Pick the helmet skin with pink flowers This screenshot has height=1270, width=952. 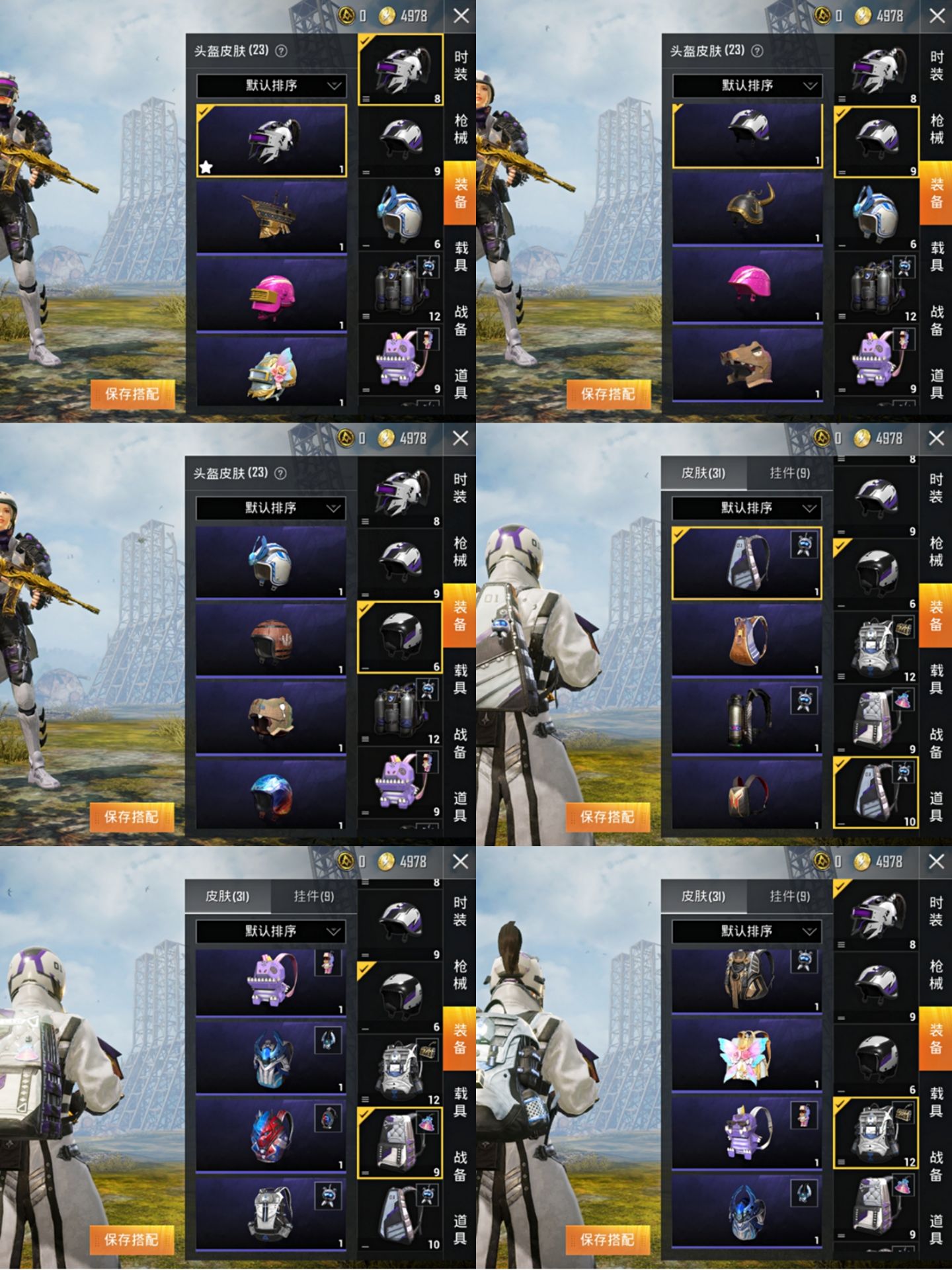pyautogui.click(x=271, y=372)
